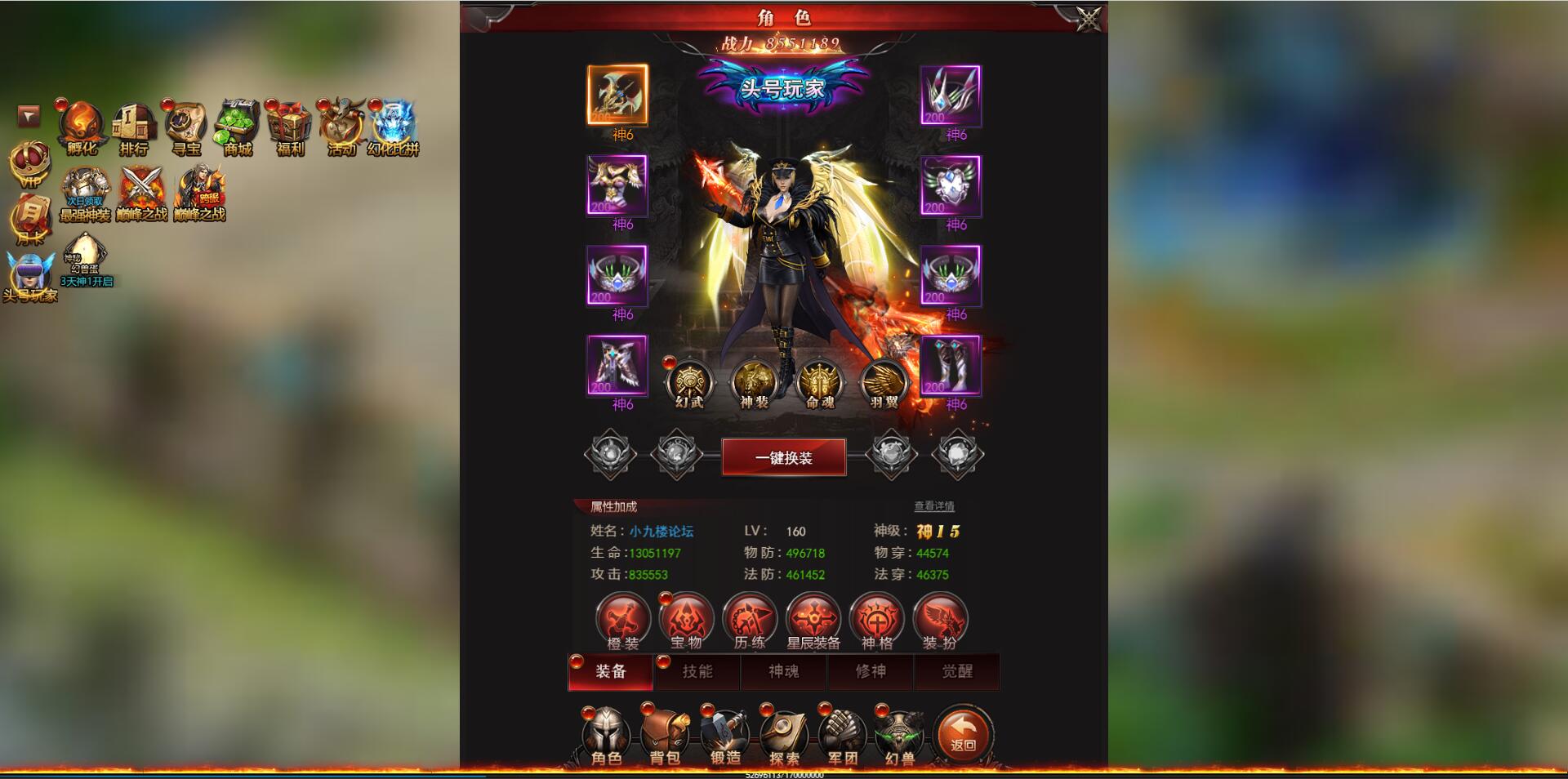
Task: Switch to the 觉醒 awakening tab
Action: [958, 672]
